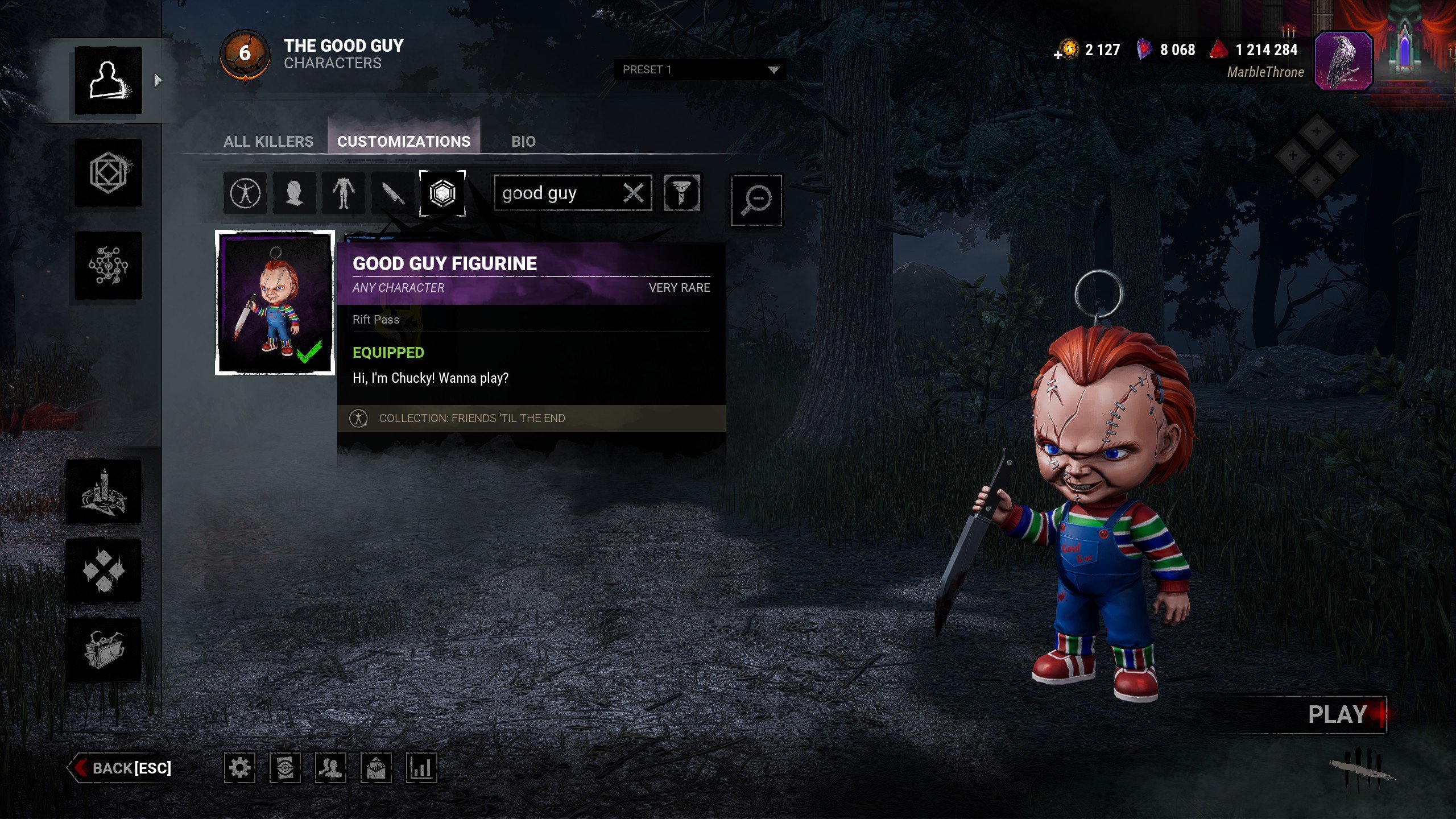
Task: Open the friends list icon
Action: pyautogui.click(x=330, y=768)
